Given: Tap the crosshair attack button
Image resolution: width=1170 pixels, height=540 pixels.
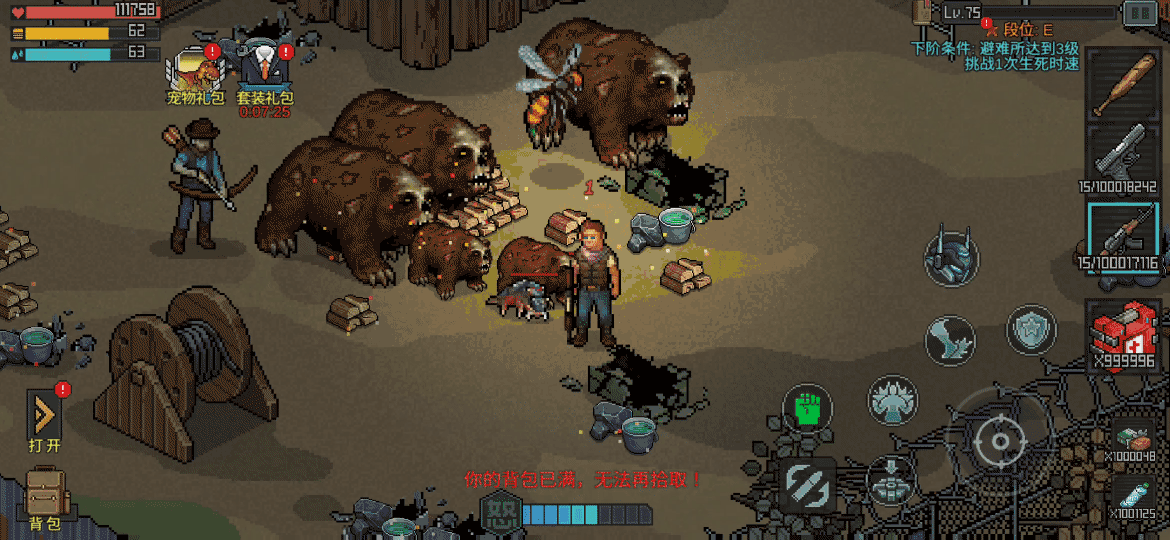Looking at the screenshot, I should click(x=997, y=440).
